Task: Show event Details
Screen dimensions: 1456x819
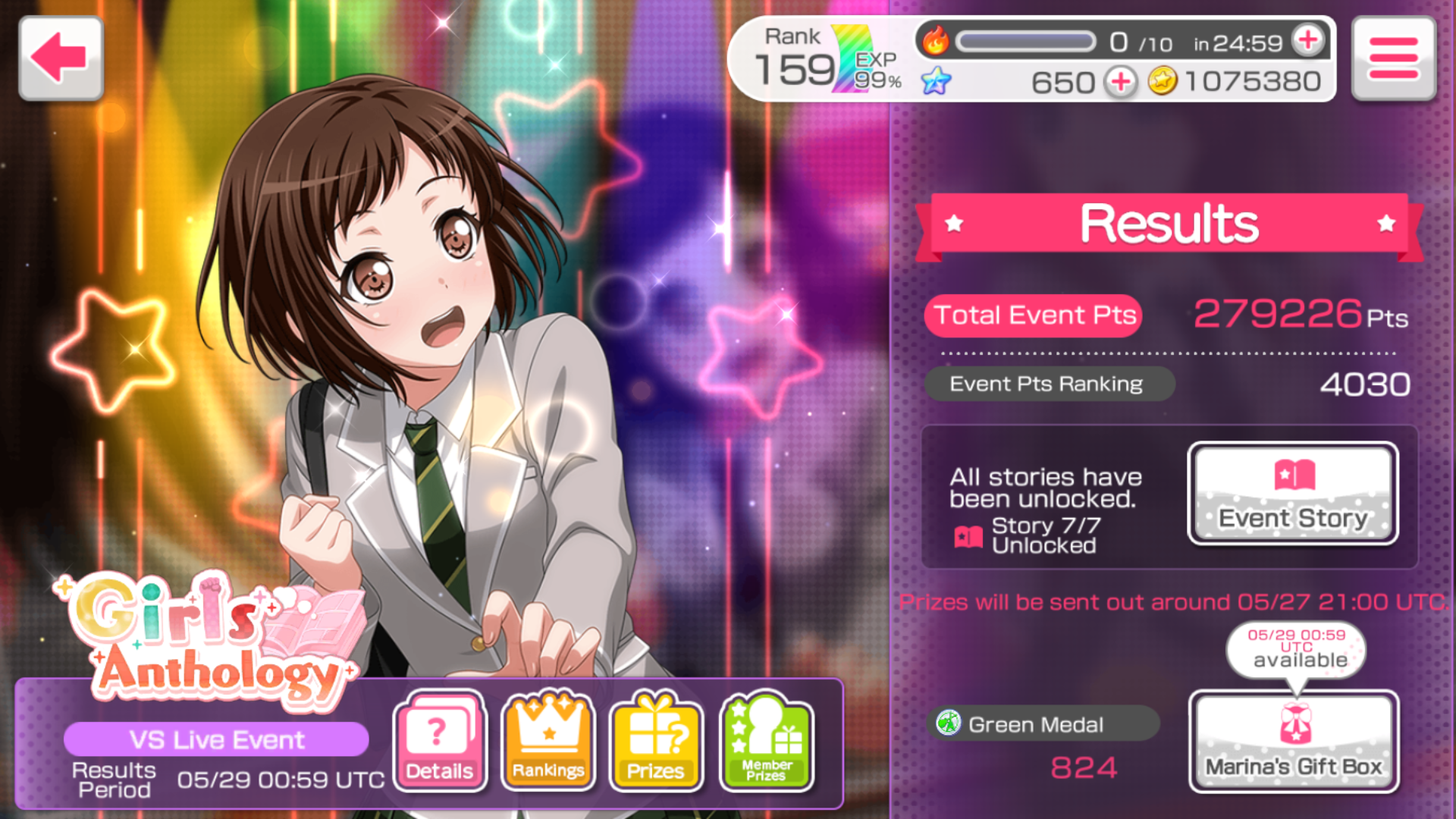Action: pyautogui.click(x=440, y=741)
